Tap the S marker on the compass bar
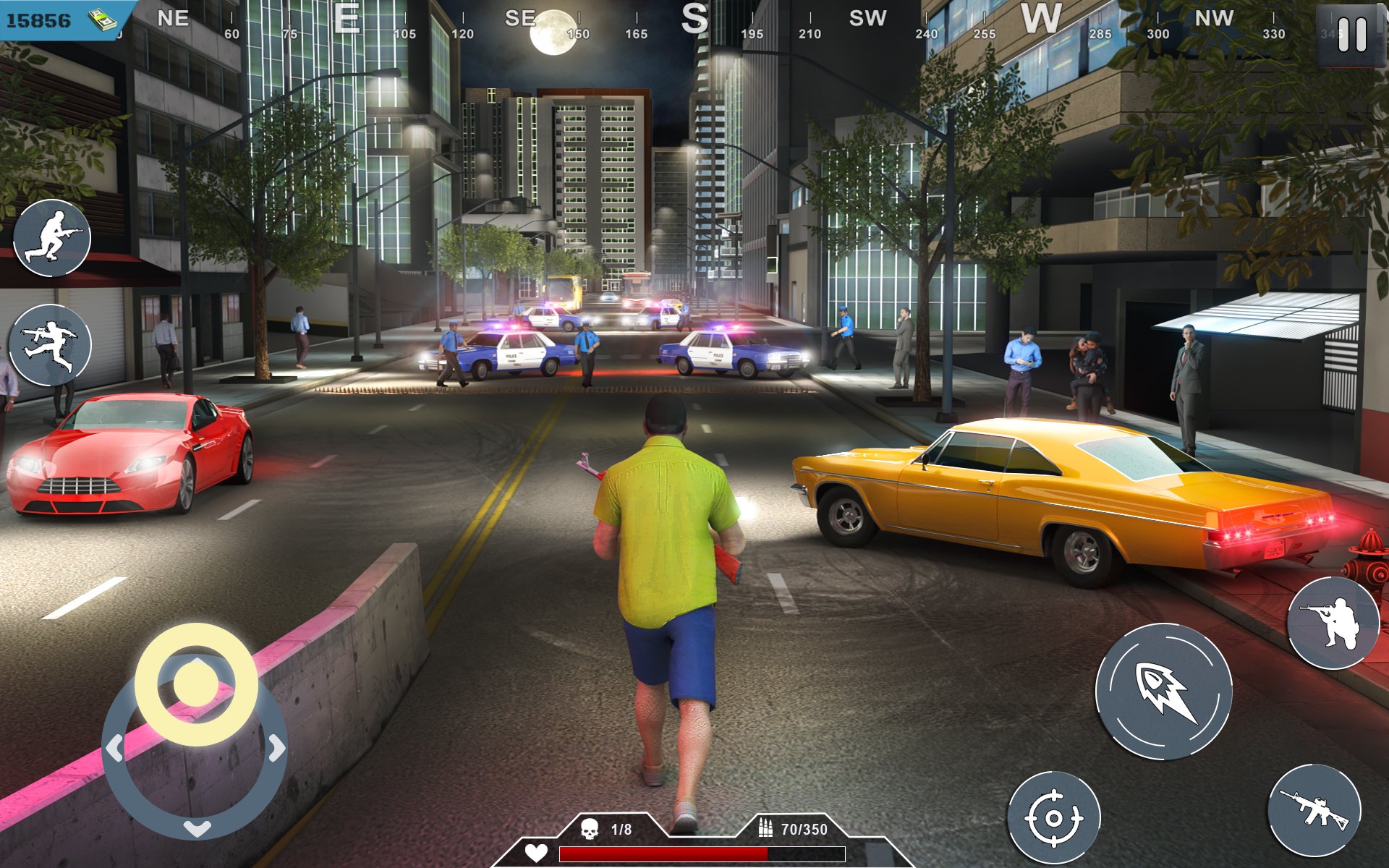This screenshot has width=1389, height=868. (x=697, y=19)
